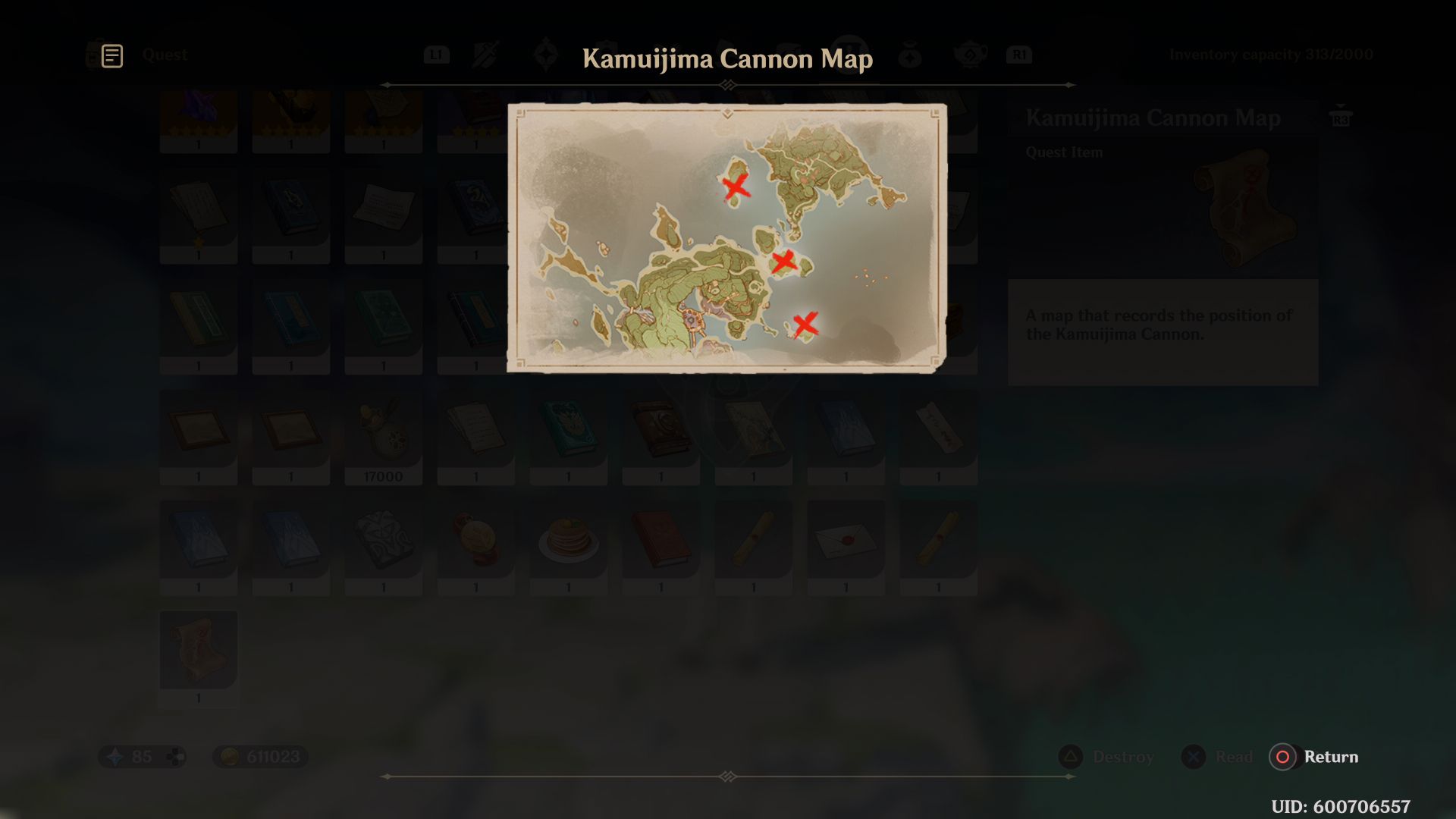This screenshot has width=1456, height=819.
Task: Click the Mora counter showing 611023
Action: 259,756
